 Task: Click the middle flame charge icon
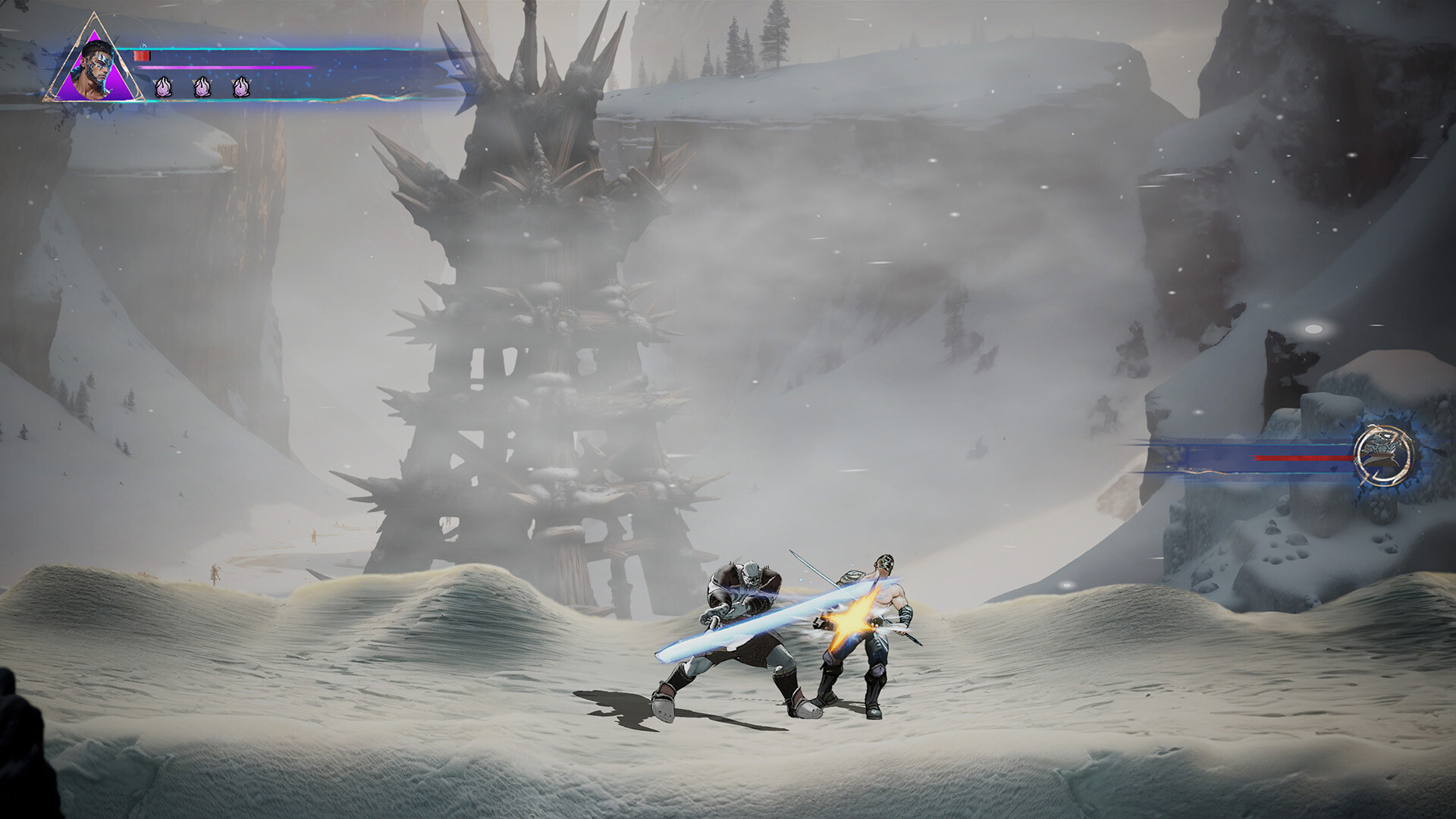pos(201,86)
